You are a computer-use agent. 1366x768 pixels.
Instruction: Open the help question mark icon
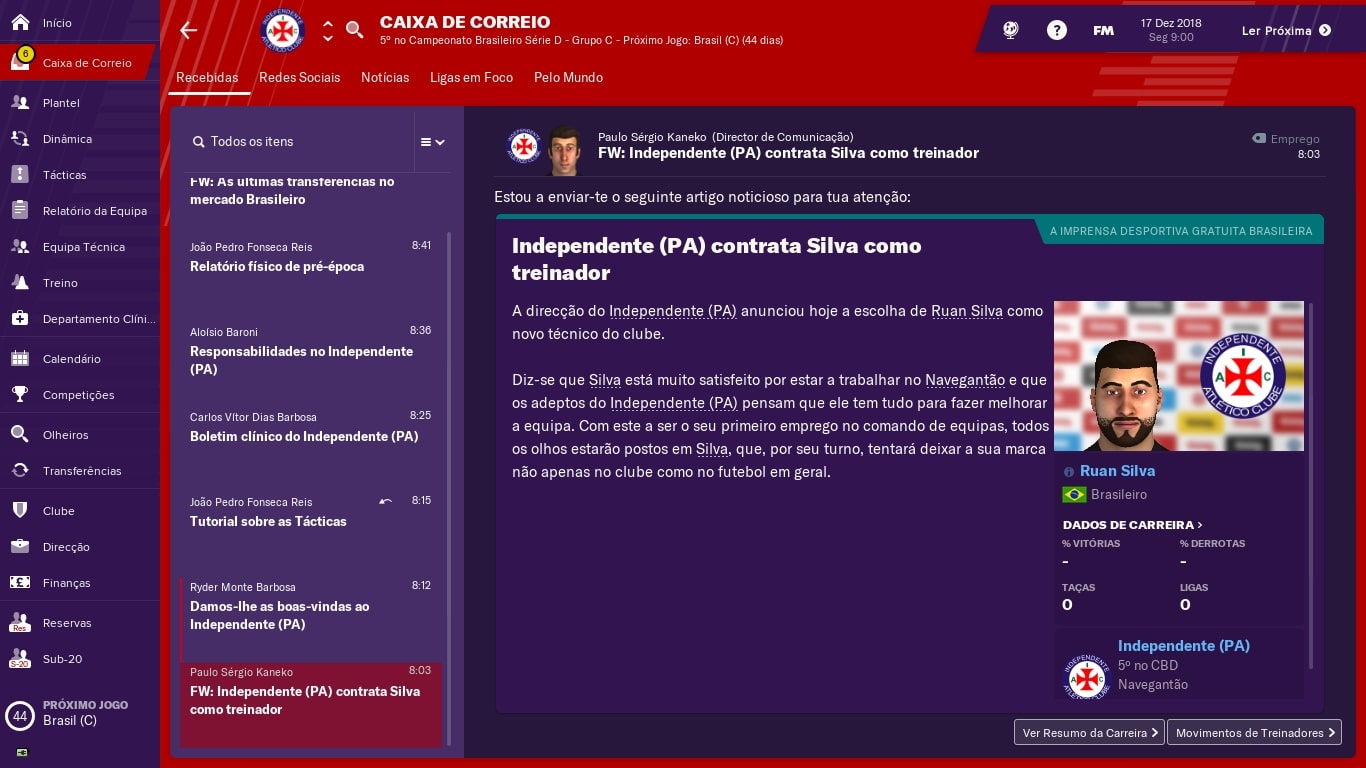coord(1057,30)
